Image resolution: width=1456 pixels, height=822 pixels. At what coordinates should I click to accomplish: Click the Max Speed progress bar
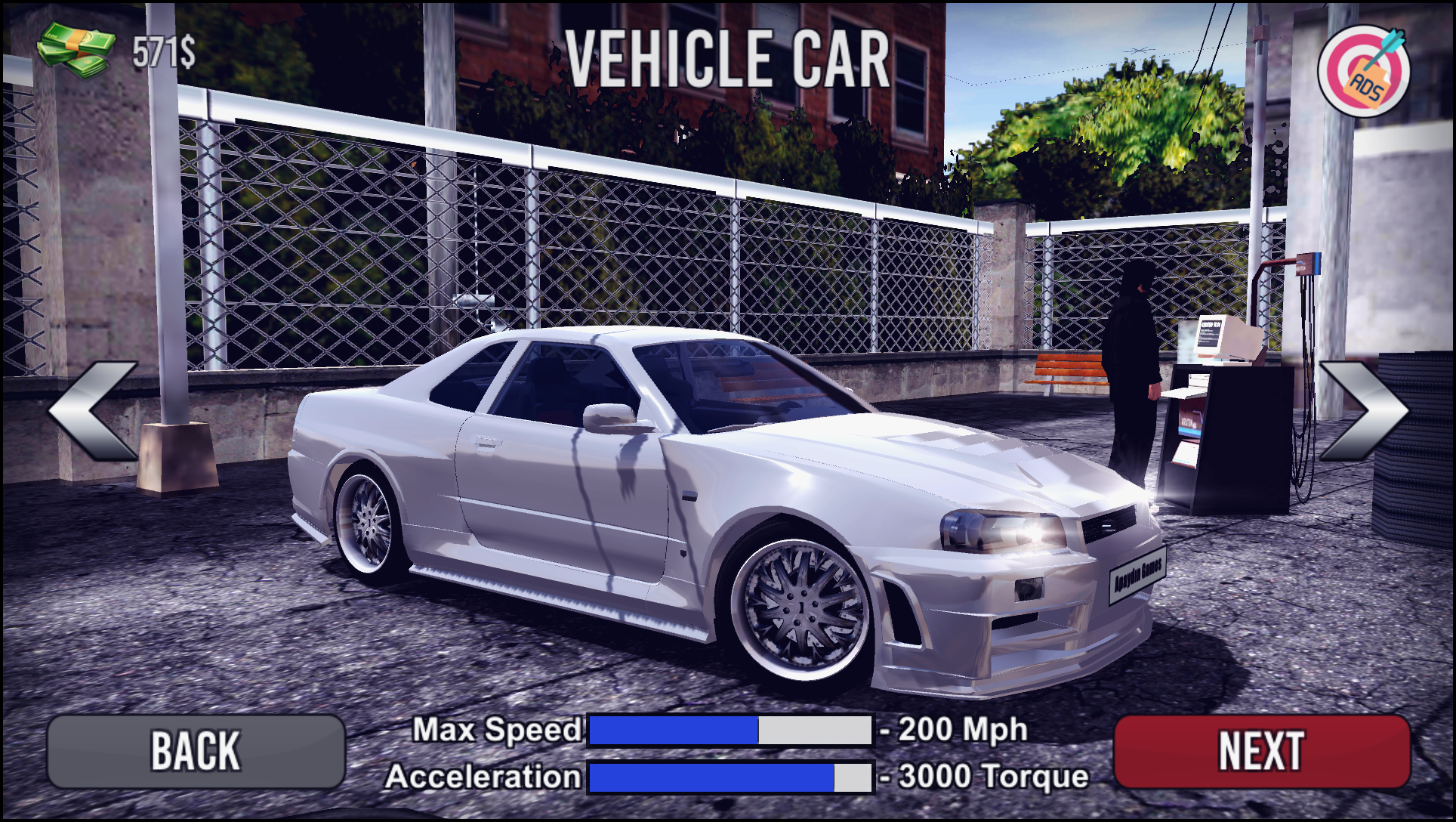[x=729, y=729]
